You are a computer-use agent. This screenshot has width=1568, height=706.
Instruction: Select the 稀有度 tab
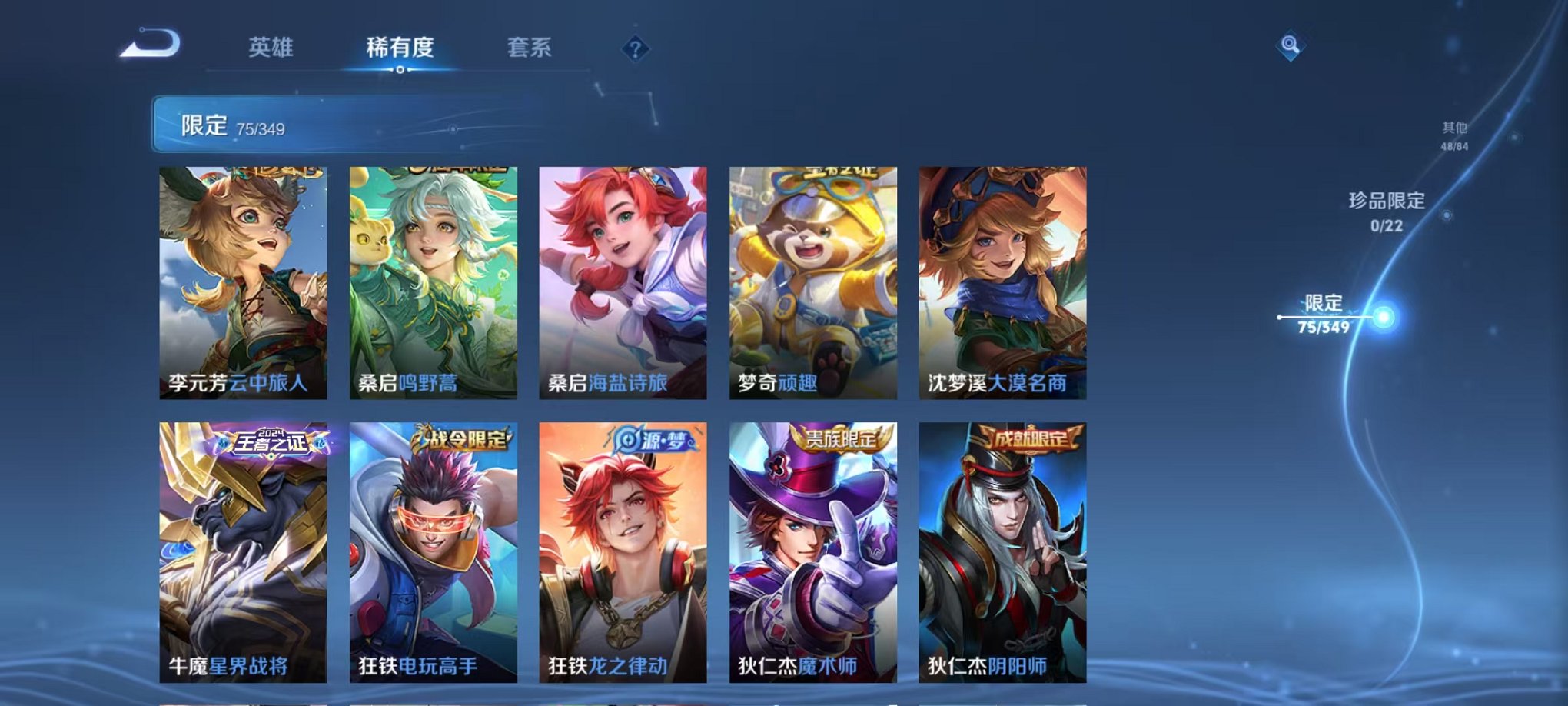coord(399,48)
